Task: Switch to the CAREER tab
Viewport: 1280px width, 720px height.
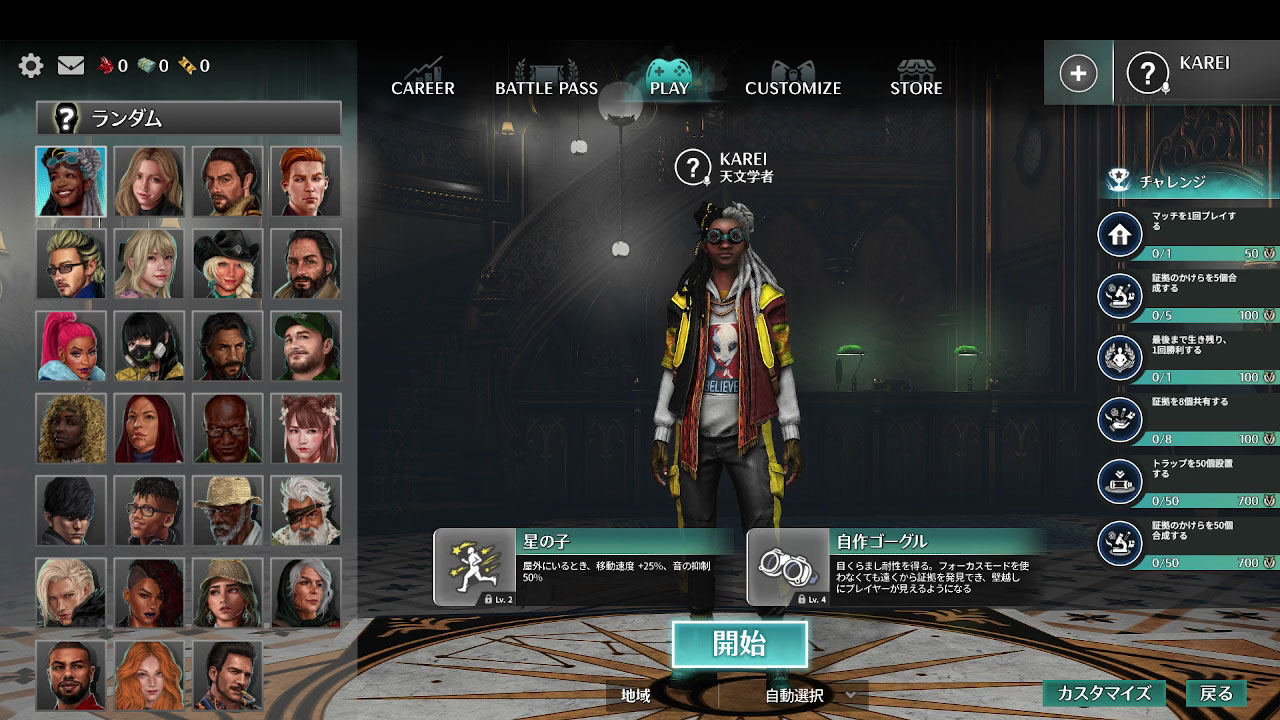Action: coord(423,88)
